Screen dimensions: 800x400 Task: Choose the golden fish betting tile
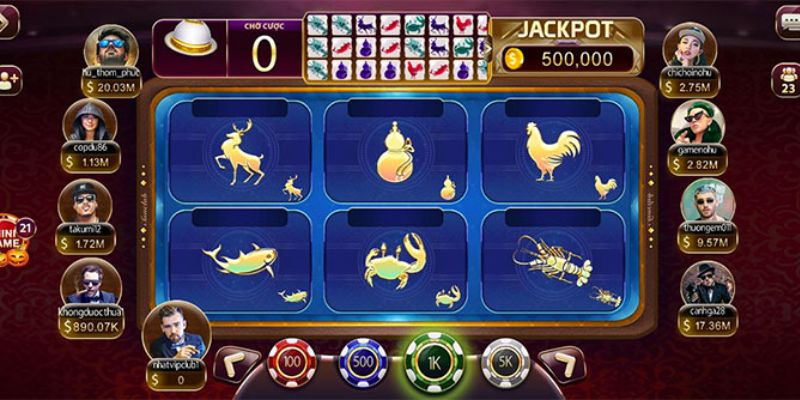tap(246, 260)
